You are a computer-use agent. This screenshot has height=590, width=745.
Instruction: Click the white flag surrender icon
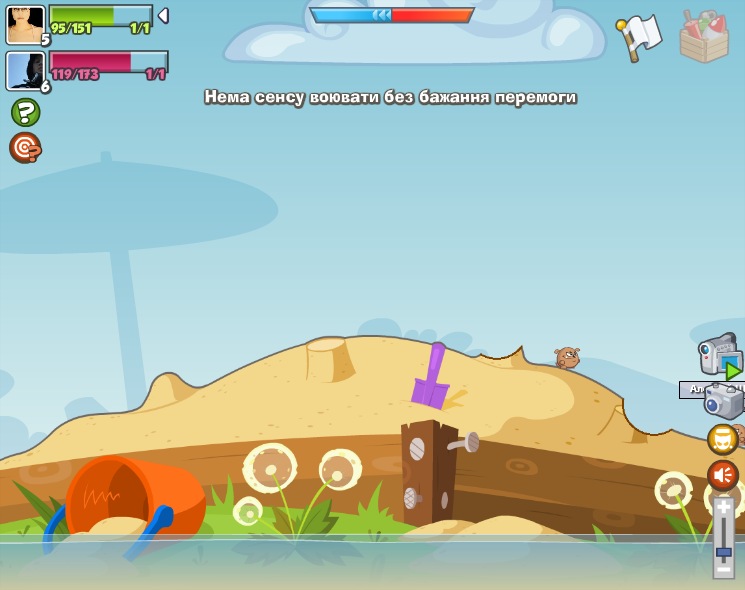coord(639,37)
